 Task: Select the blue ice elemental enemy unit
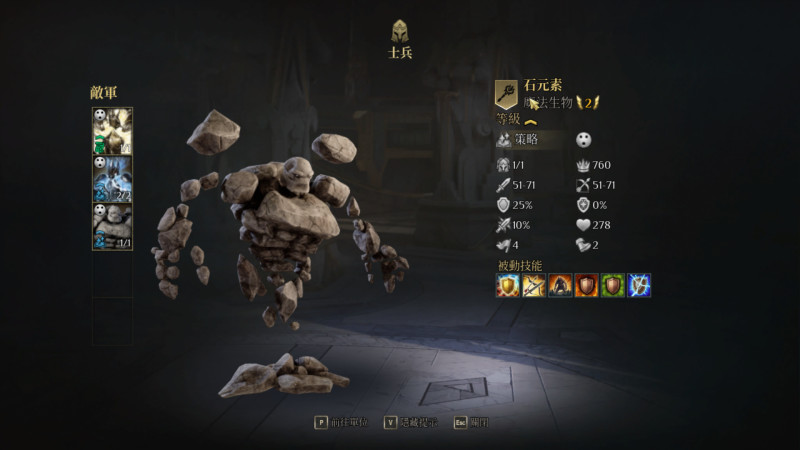(112, 178)
